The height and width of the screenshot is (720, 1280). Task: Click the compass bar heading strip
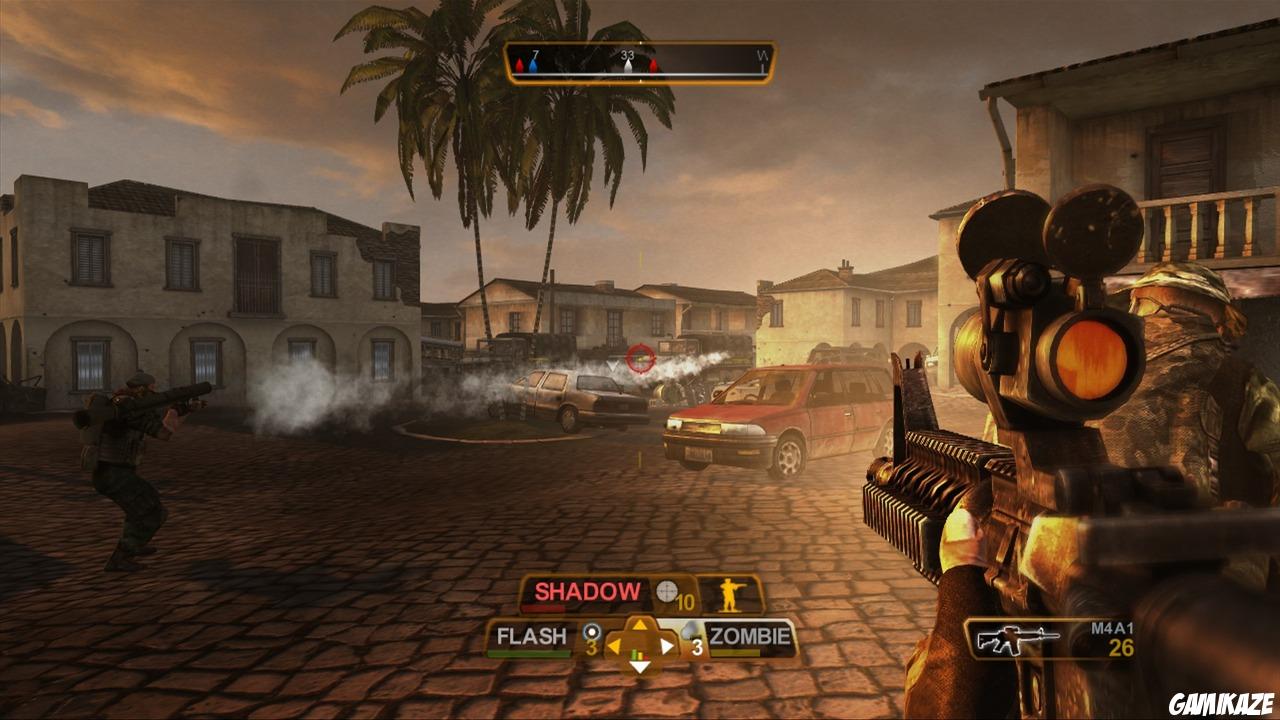[639, 62]
